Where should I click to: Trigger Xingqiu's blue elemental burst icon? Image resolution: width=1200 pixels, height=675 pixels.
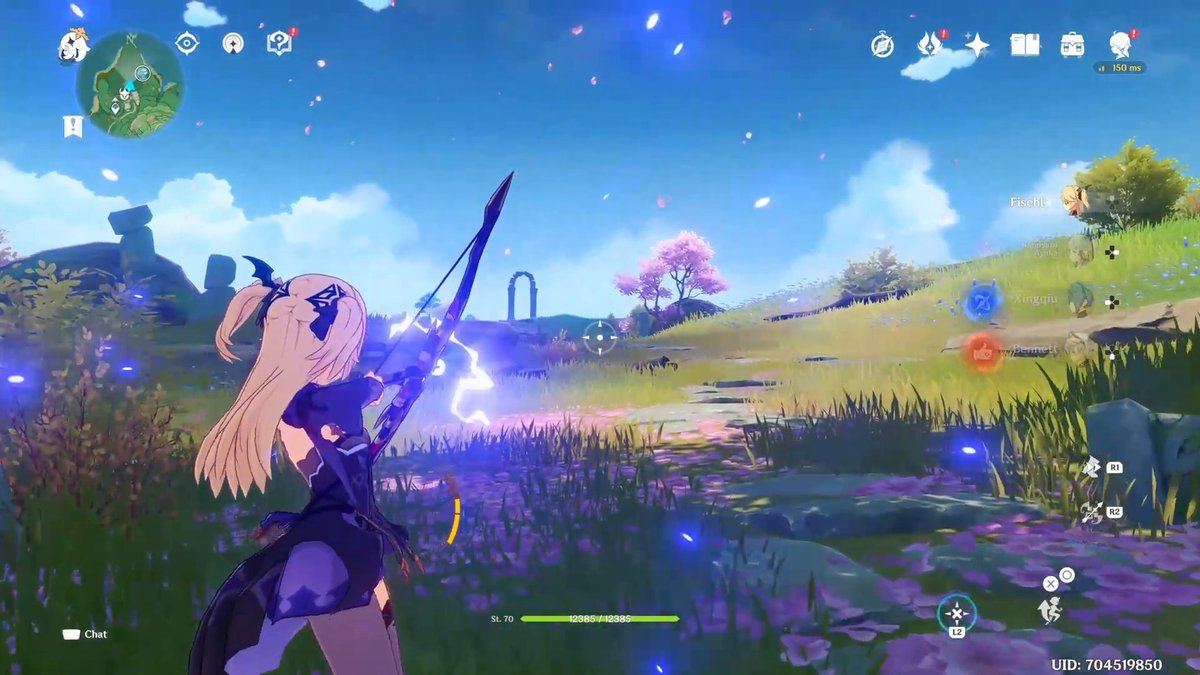982,300
